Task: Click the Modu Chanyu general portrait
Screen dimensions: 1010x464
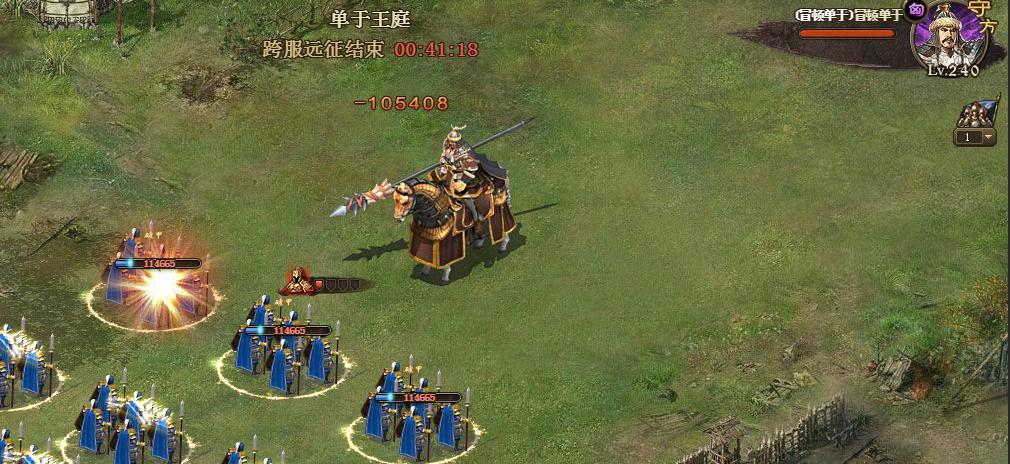Action: click(948, 36)
